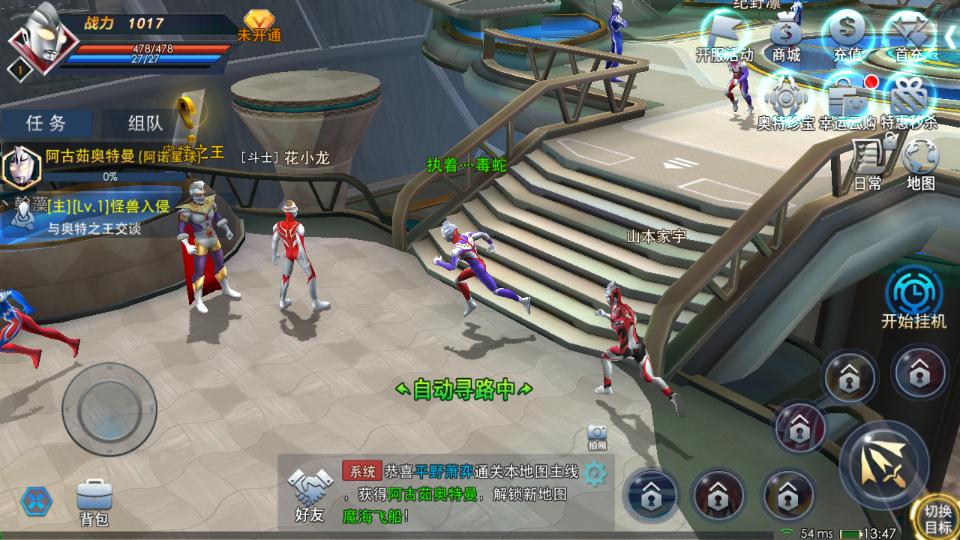Tap the 切换目标 switch target button
This screenshot has width=960, height=540.
coord(937,518)
